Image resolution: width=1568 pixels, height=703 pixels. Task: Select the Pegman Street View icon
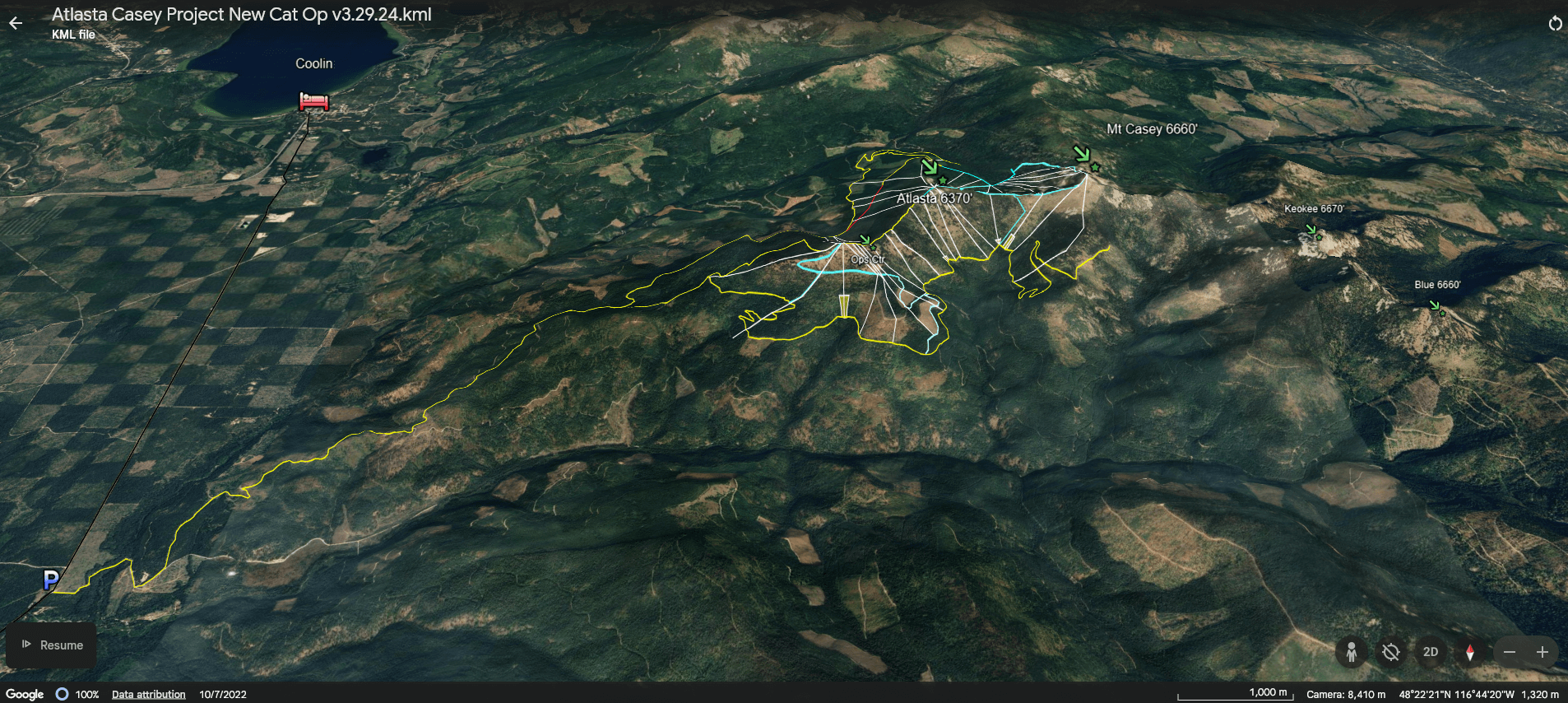coord(1352,652)
